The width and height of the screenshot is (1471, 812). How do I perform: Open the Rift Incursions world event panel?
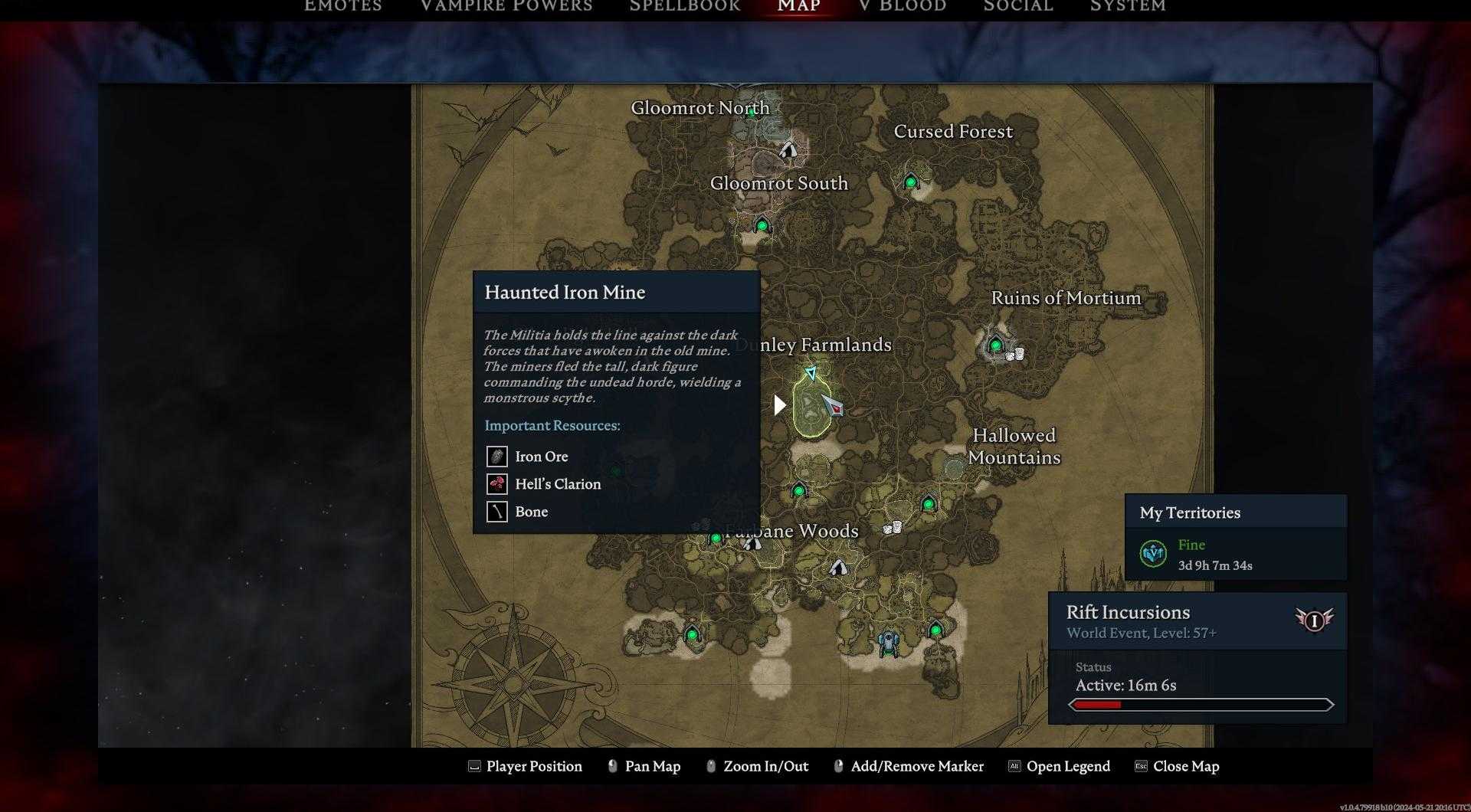(x=1197, y=621)
